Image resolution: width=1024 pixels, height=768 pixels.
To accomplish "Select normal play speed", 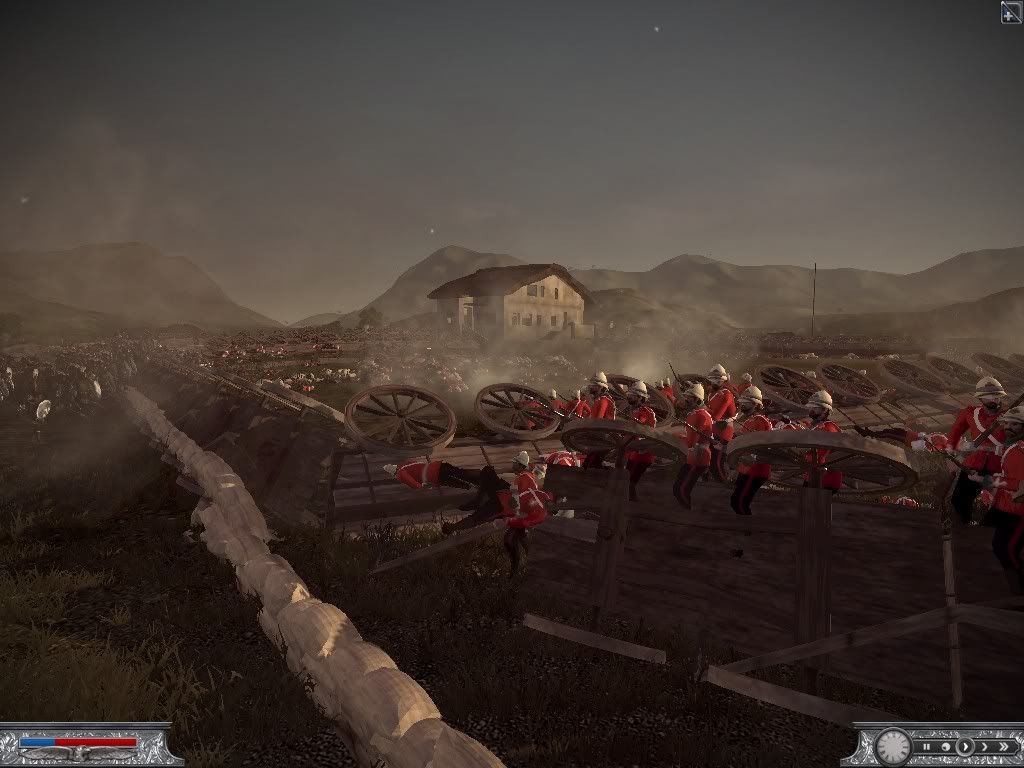I will pyautogui.click(x=964, y=746).
